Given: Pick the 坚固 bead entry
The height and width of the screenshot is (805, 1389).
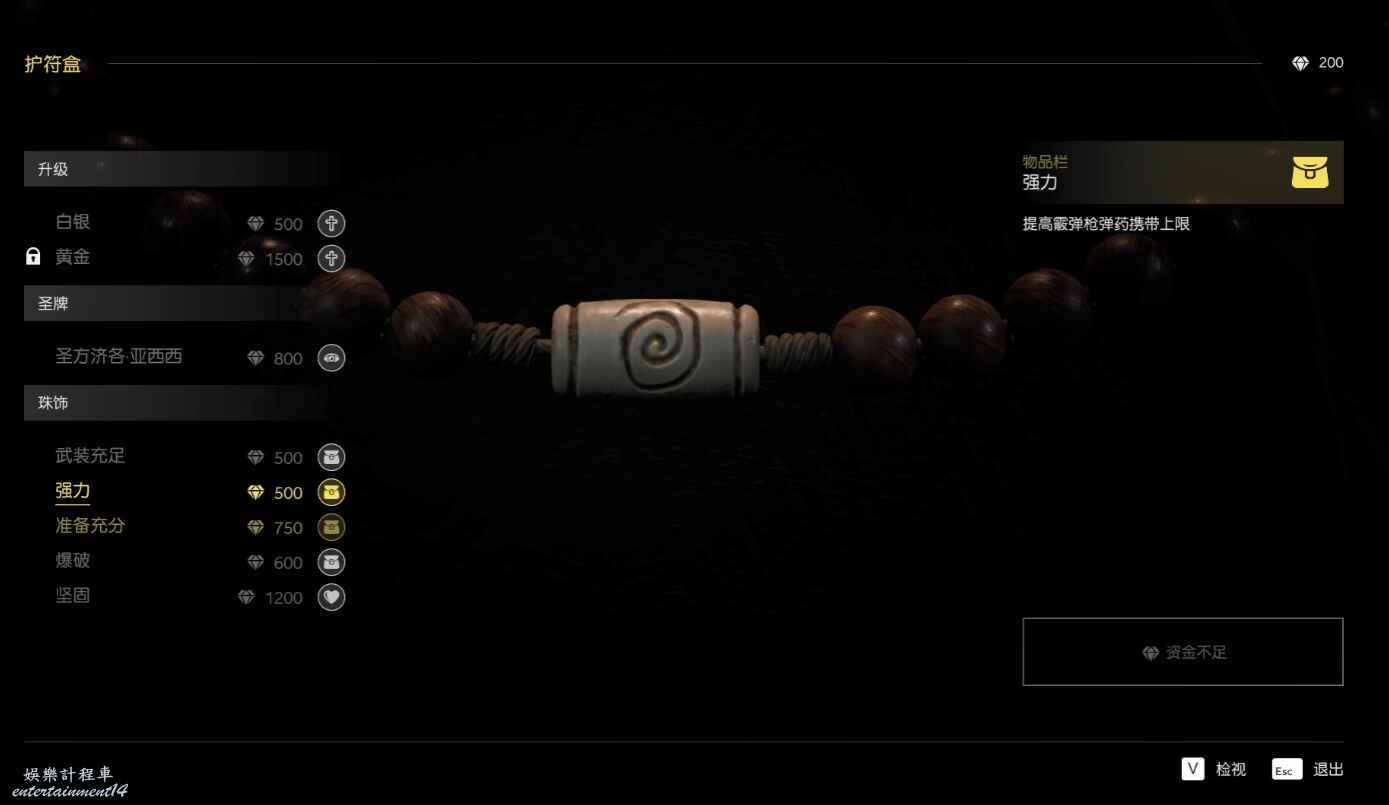Looking at the screenshot, I should coord(73,596).
